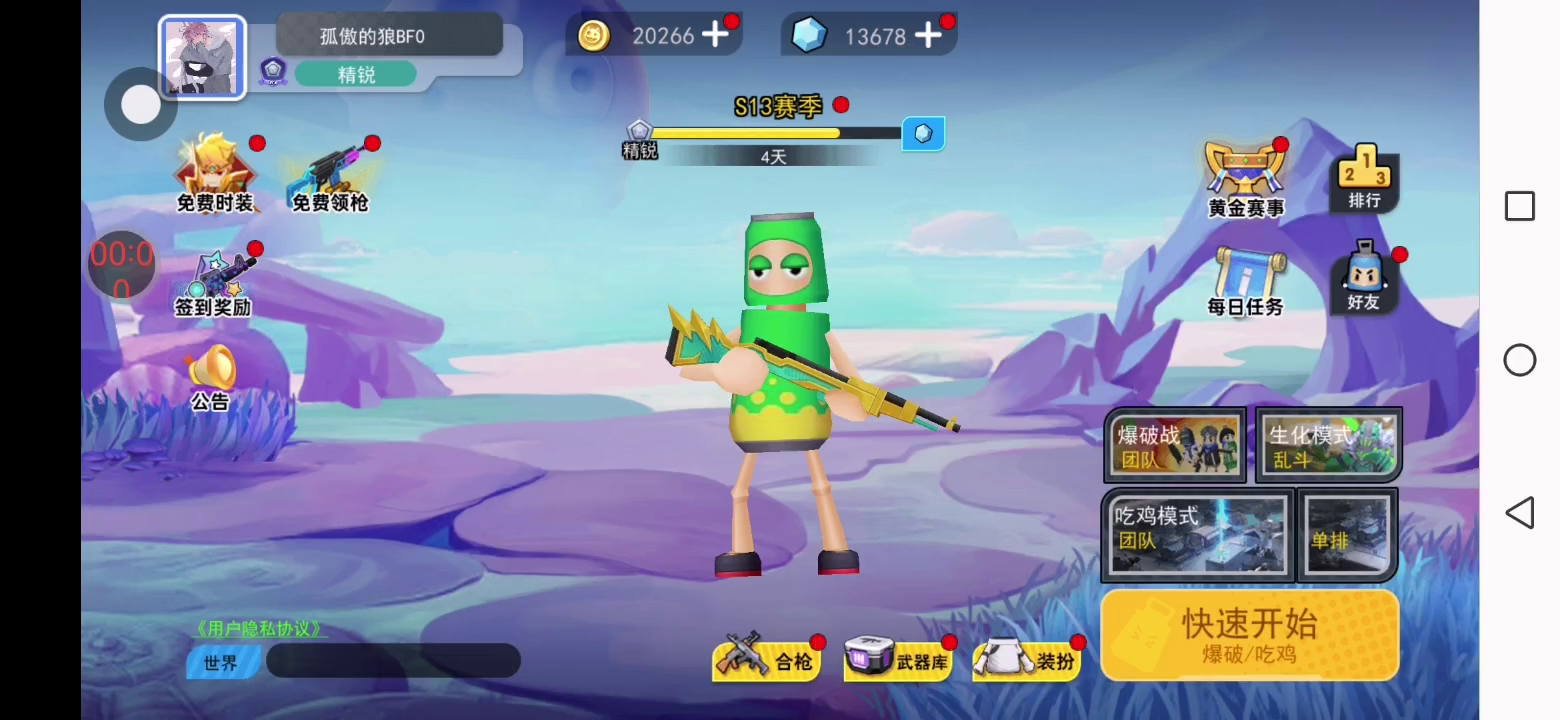
Task: Choose 吃鸡模式 team battle royale
Action: tap(1198, 535)
